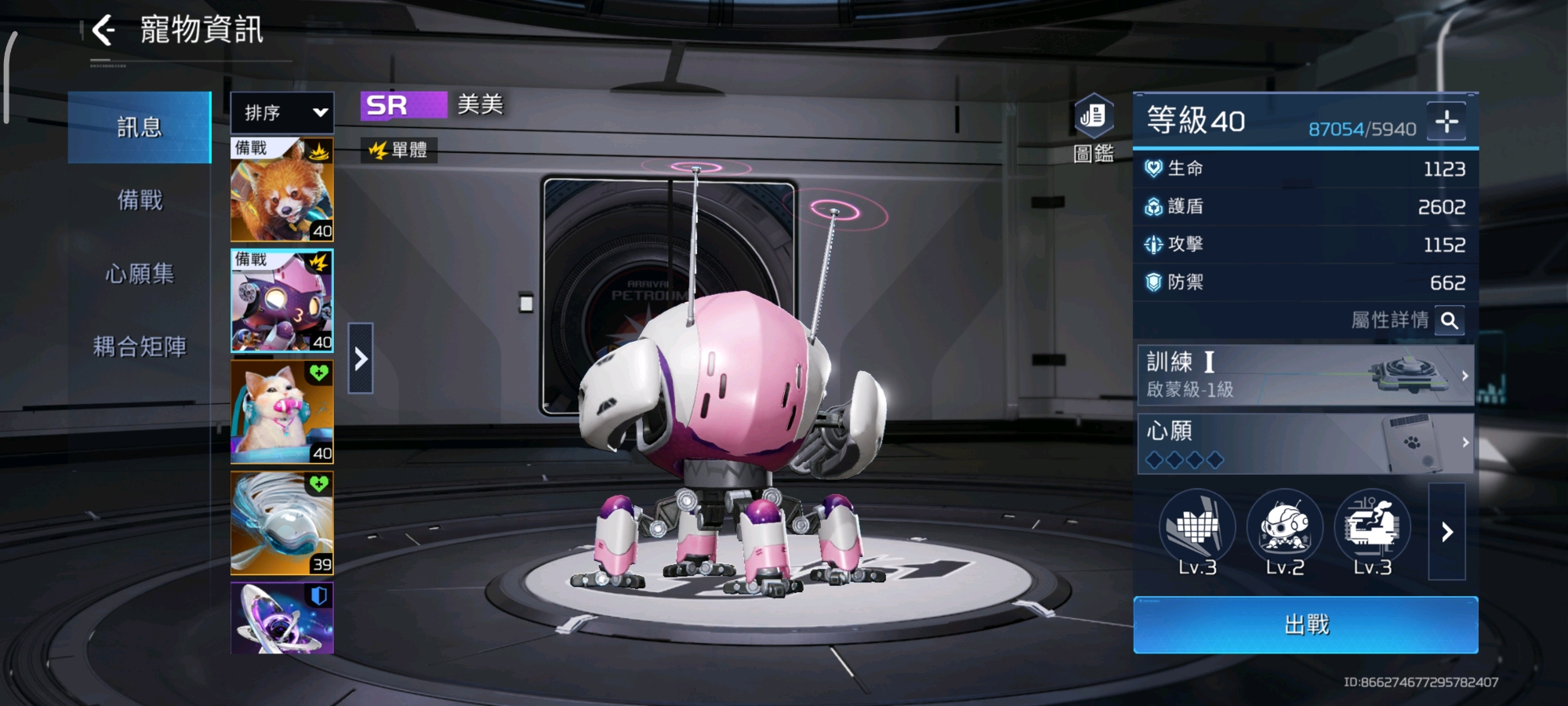Select the red panda pet thumbnail

pyautogui.click(x=282, y=190)
